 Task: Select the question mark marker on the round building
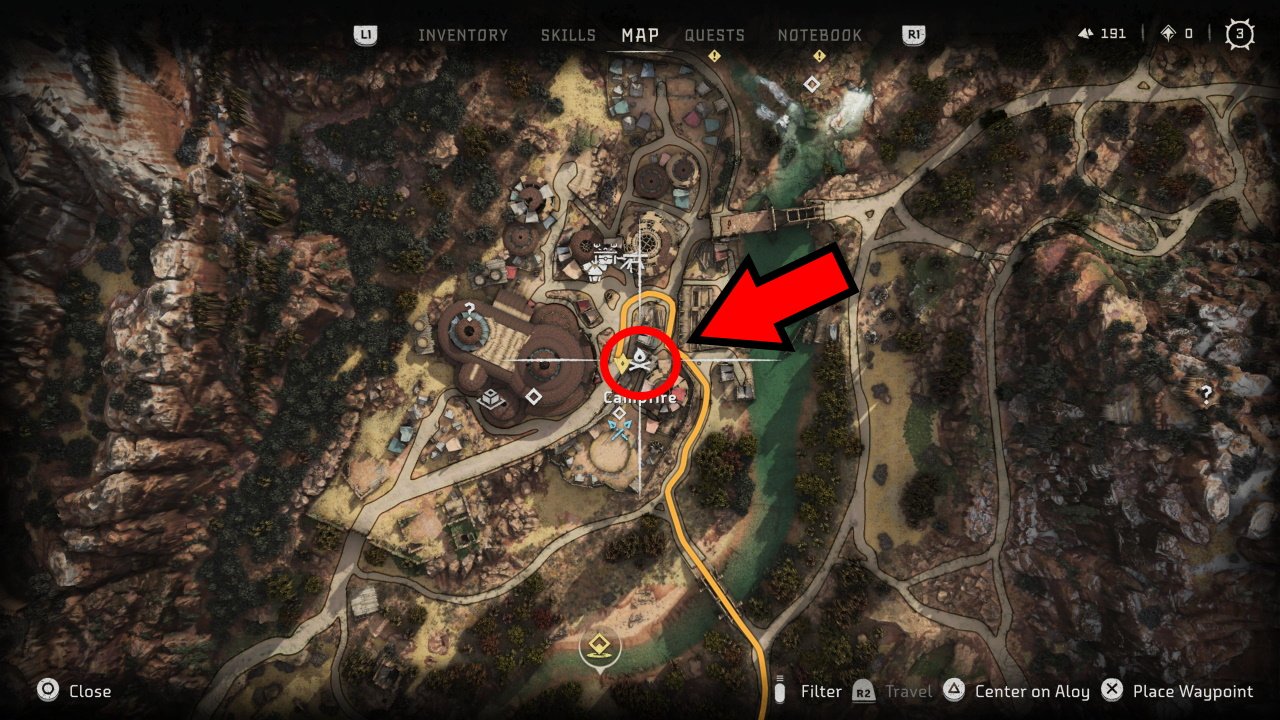pyautogui.click(x=468, y=310)
